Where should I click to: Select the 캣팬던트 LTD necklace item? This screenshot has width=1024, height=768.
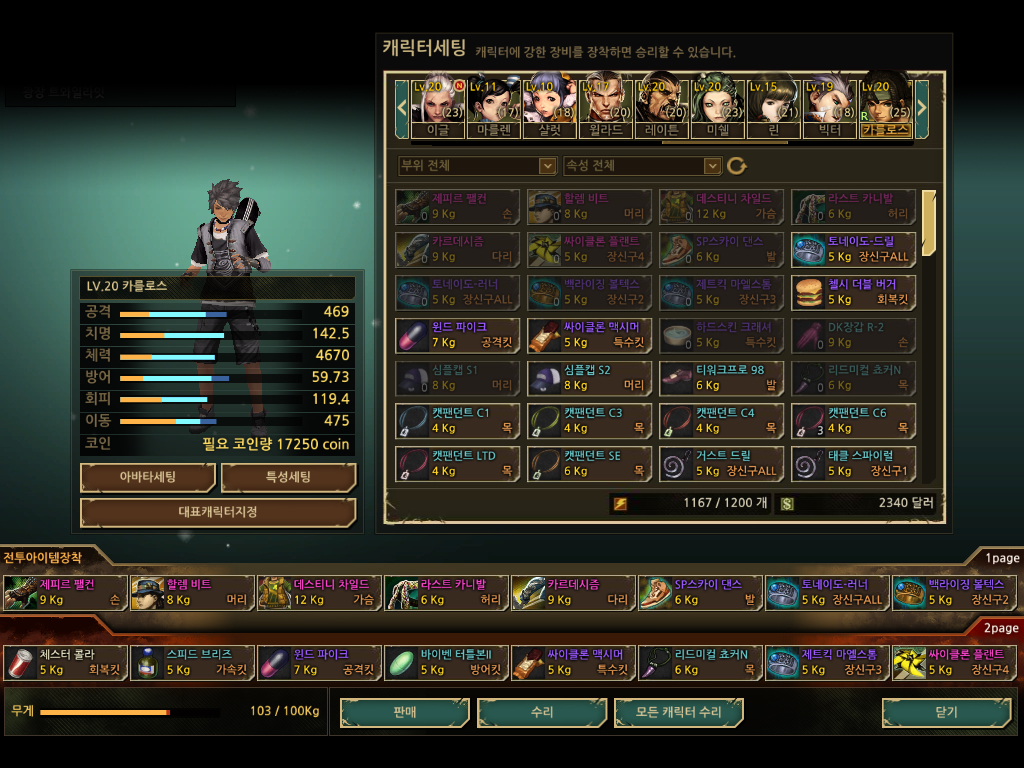point(457,463)
